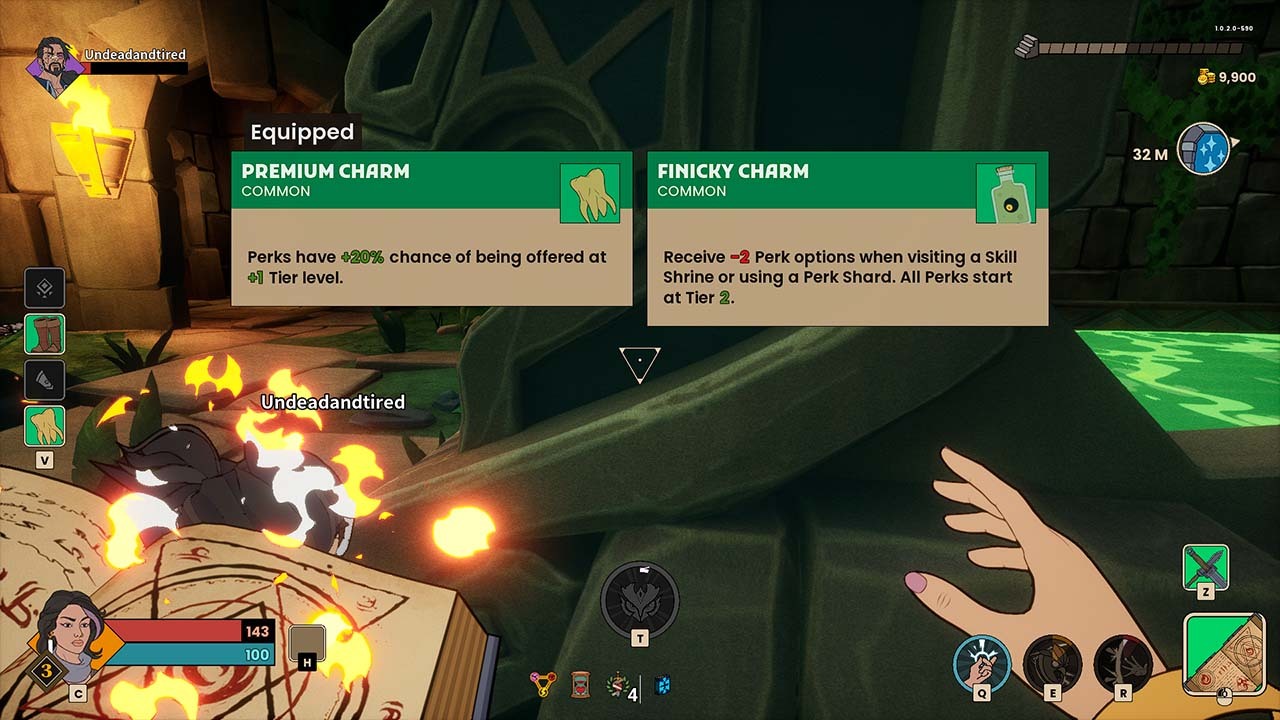Click the blue ice cube status icon

662,685
